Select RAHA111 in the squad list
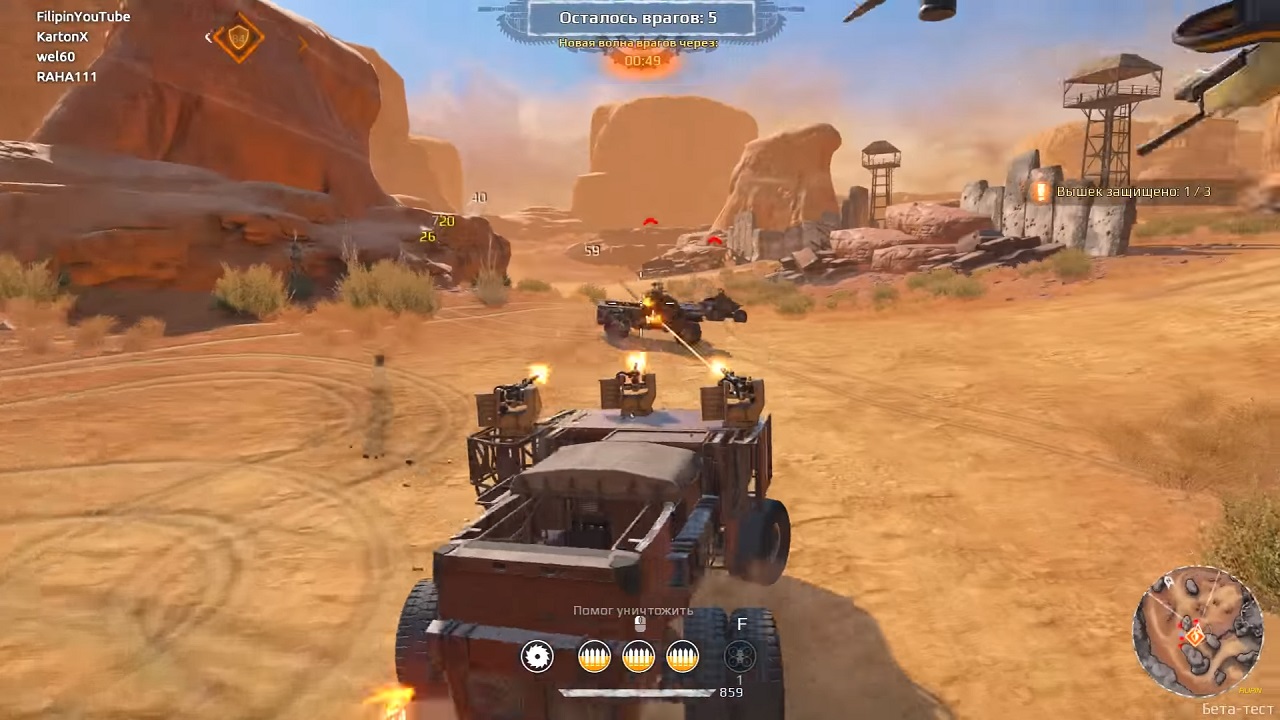This screenshot has width=1280, height=720. (x=66, y=77)
